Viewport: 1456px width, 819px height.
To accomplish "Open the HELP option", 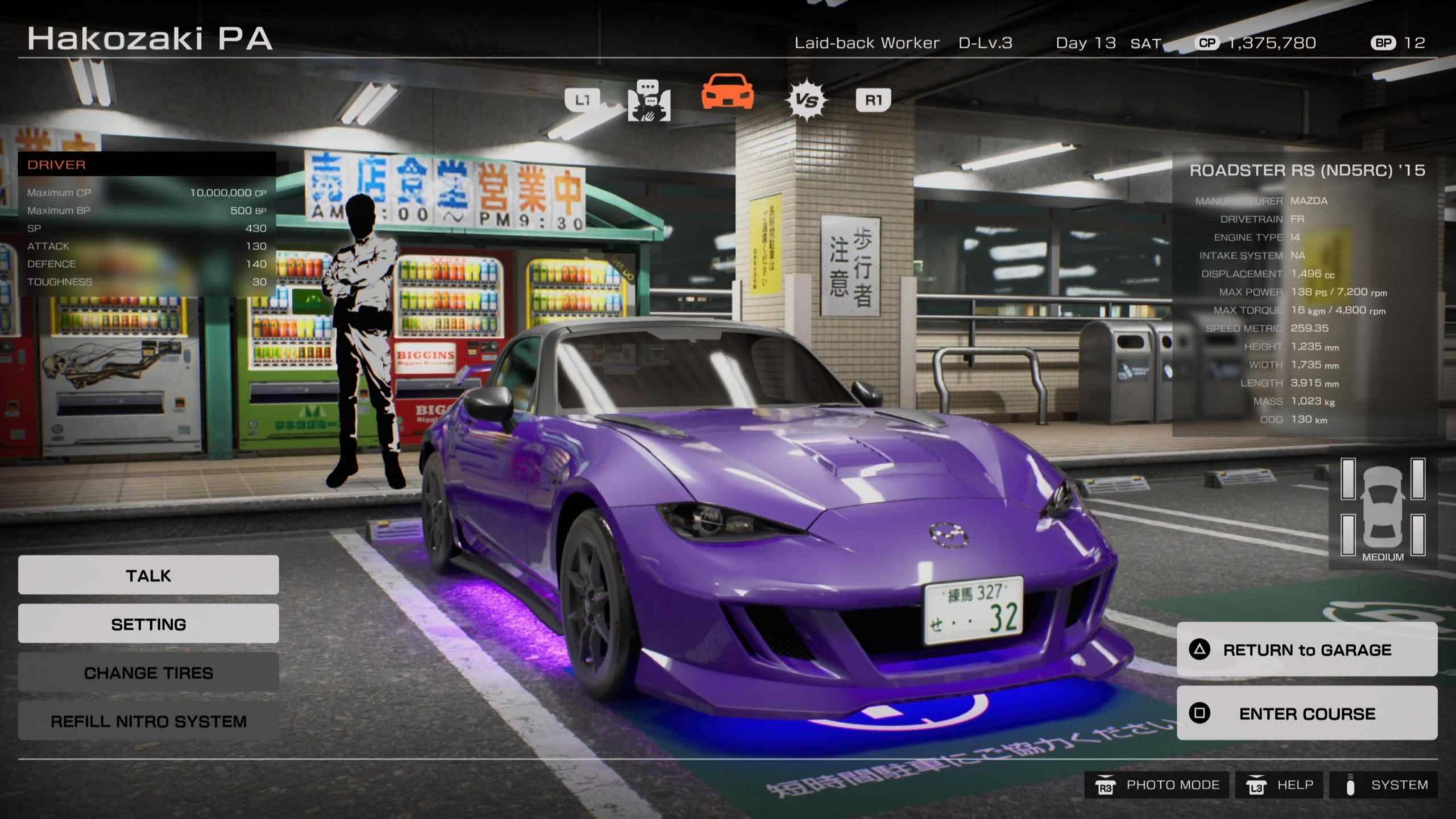I will 1280,785.
